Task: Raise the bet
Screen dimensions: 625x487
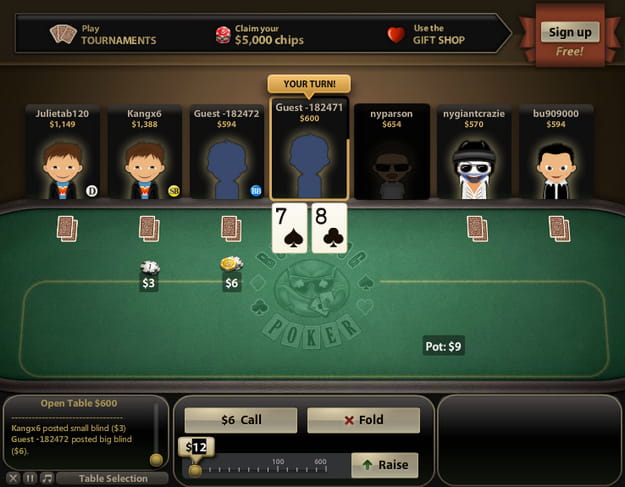Action: click(x=383, y=465)
